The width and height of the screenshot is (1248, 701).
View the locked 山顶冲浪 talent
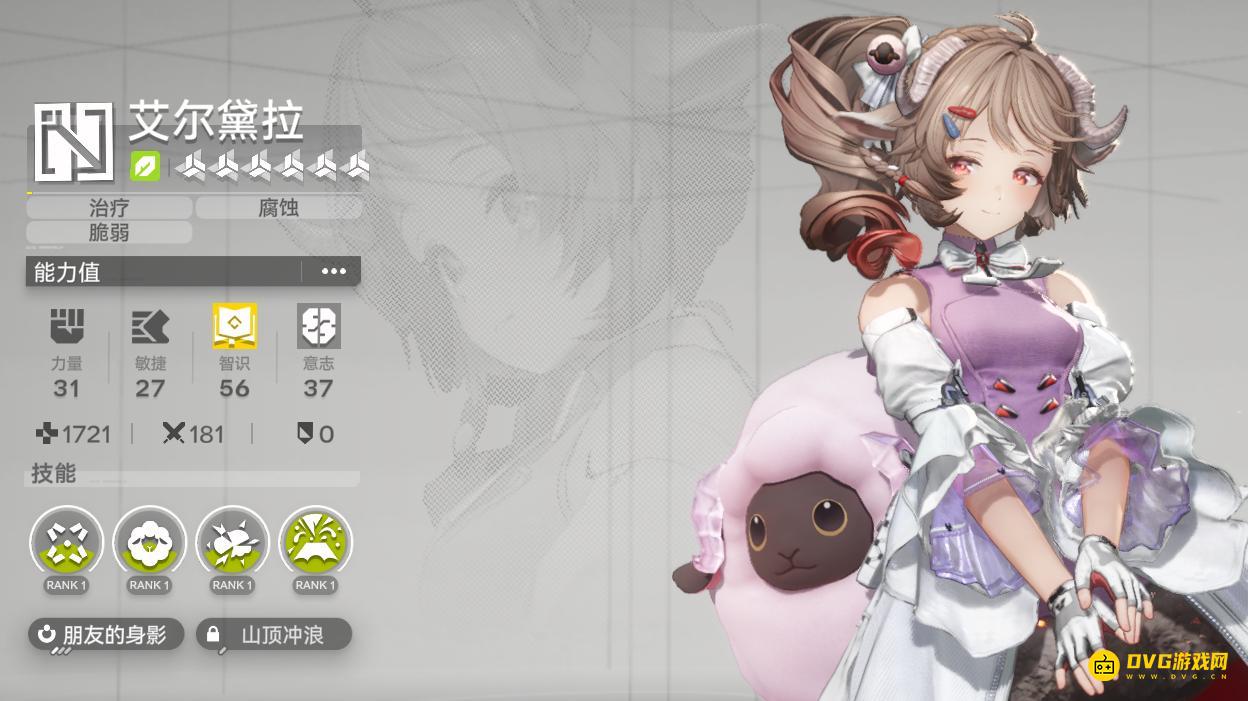(x=274, y=634)
